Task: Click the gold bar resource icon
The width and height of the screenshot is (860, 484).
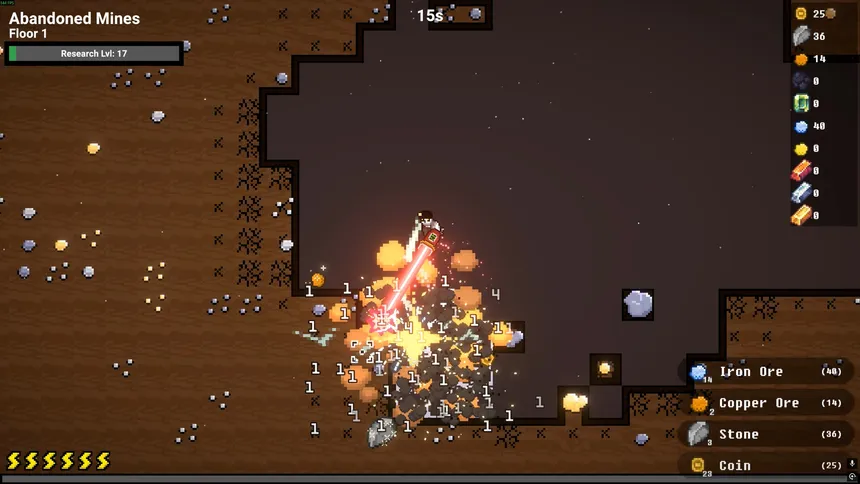Action: [x=801, y=215]
